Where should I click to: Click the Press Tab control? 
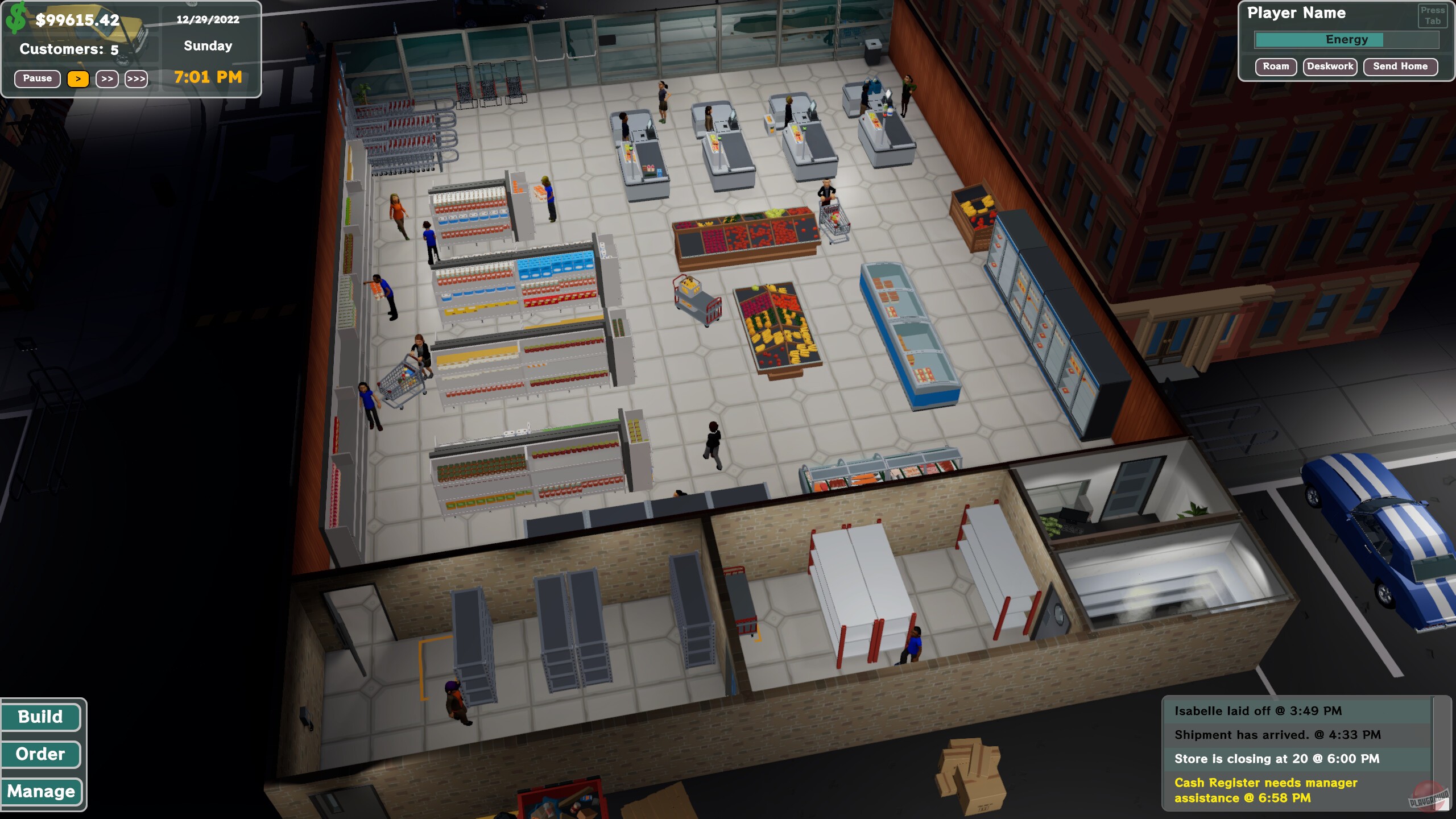pyautogui.click(x=1434, y=15)
